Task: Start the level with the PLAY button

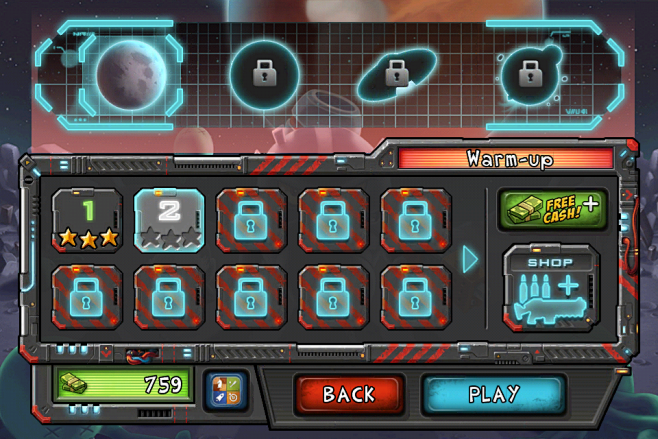Action: pyautogui.click(x=493, y=393)
